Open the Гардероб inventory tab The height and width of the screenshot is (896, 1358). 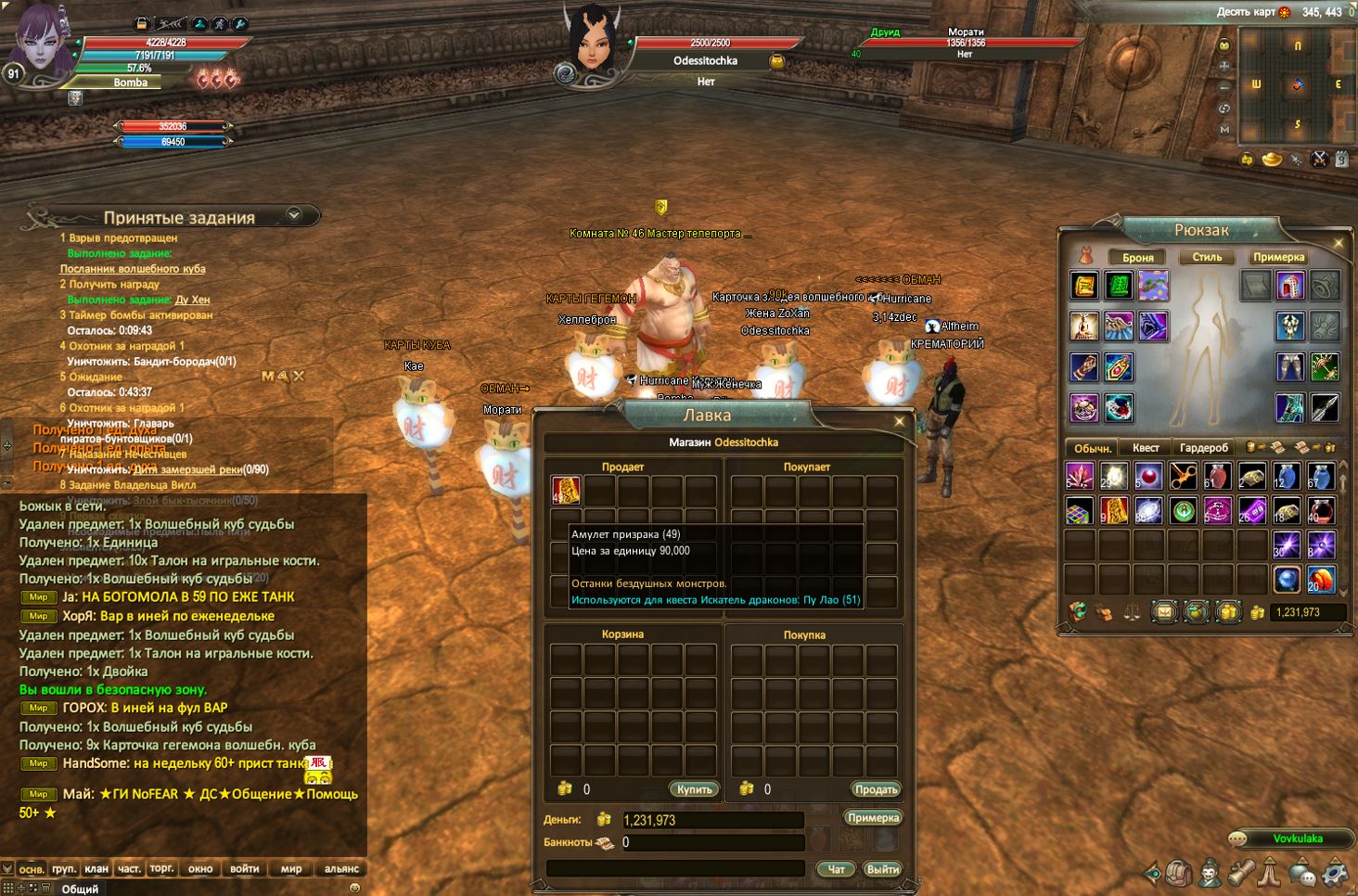[x=1204, y=448]
